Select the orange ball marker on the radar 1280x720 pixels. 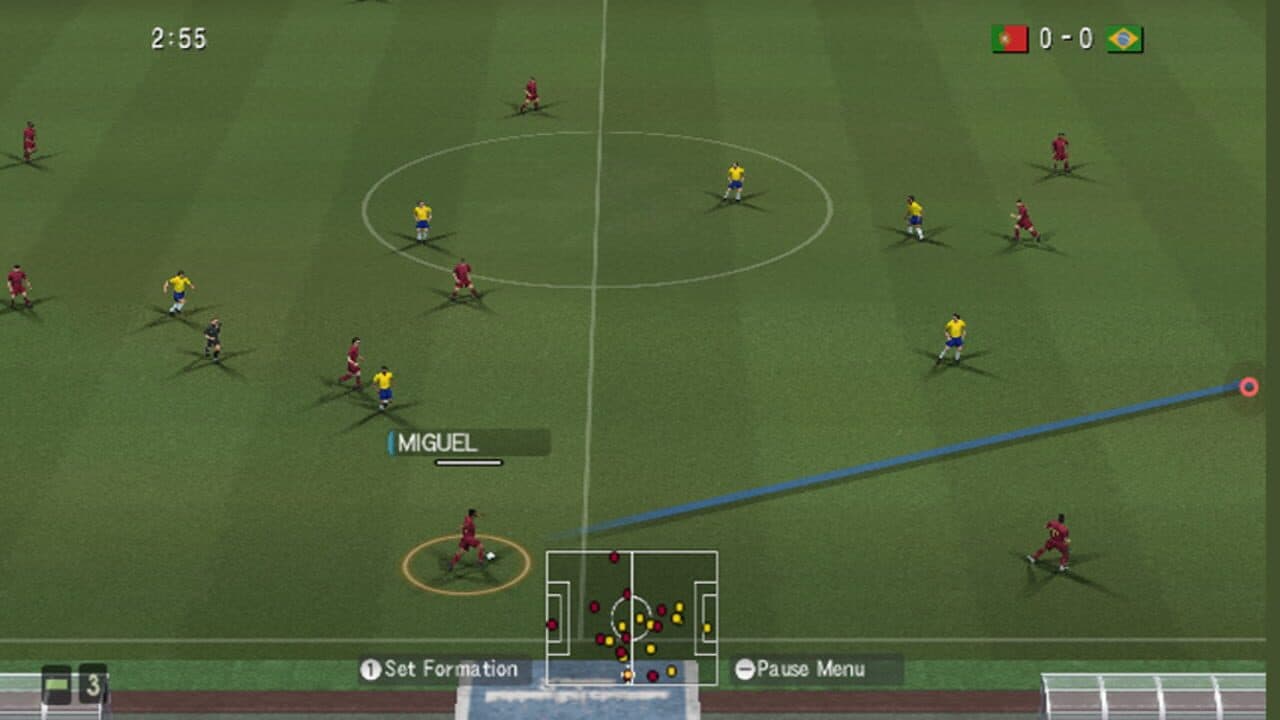click(x=628, y=674)
